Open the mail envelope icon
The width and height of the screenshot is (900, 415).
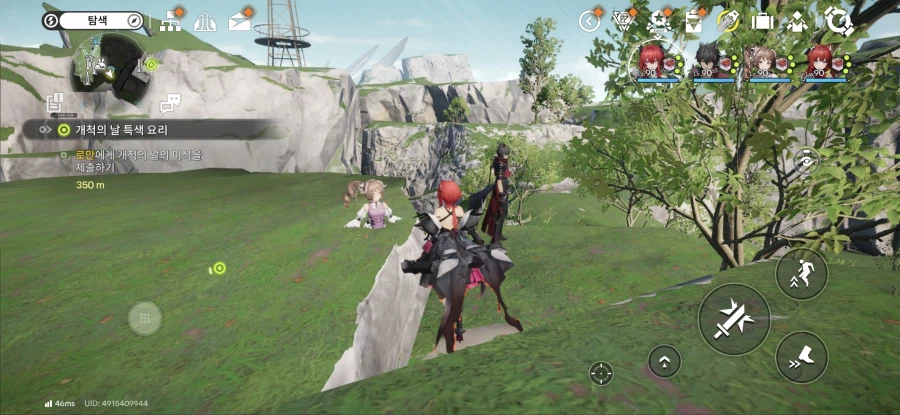tap(239, 22)
